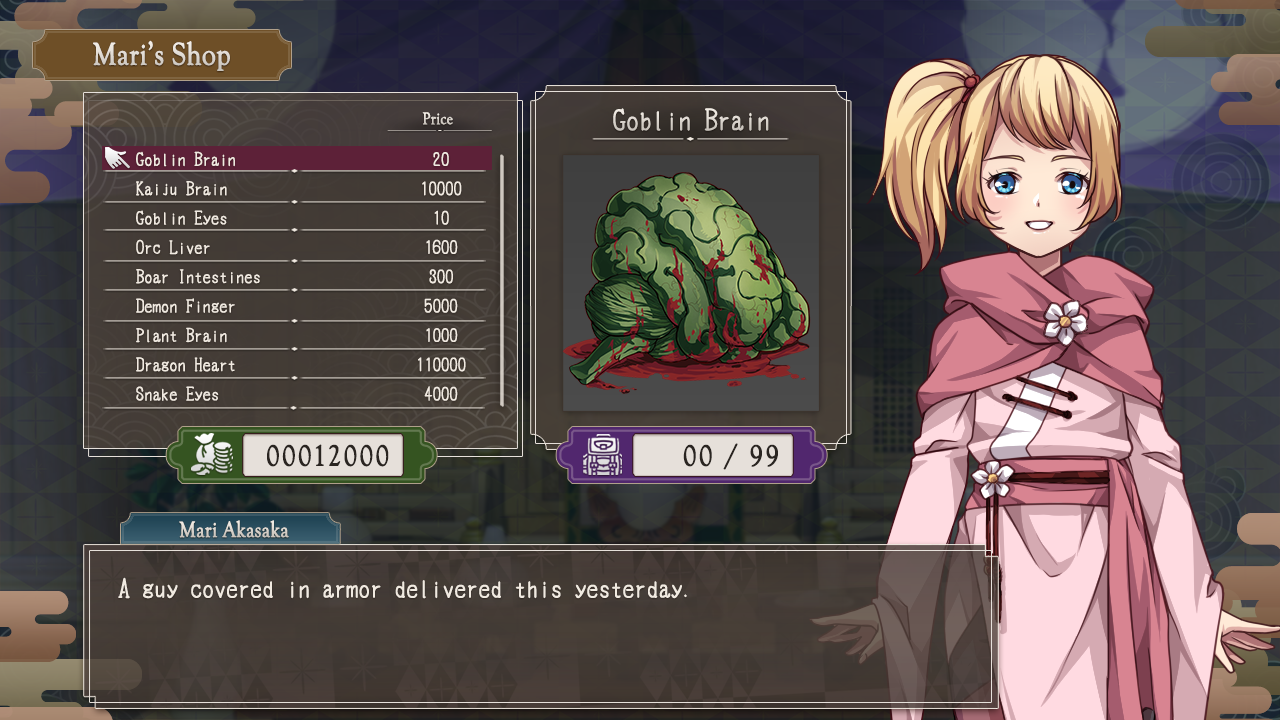The image size is (1280, 720).
Task: Pick Goblin Eyes from the list
Action: [297, 218]
